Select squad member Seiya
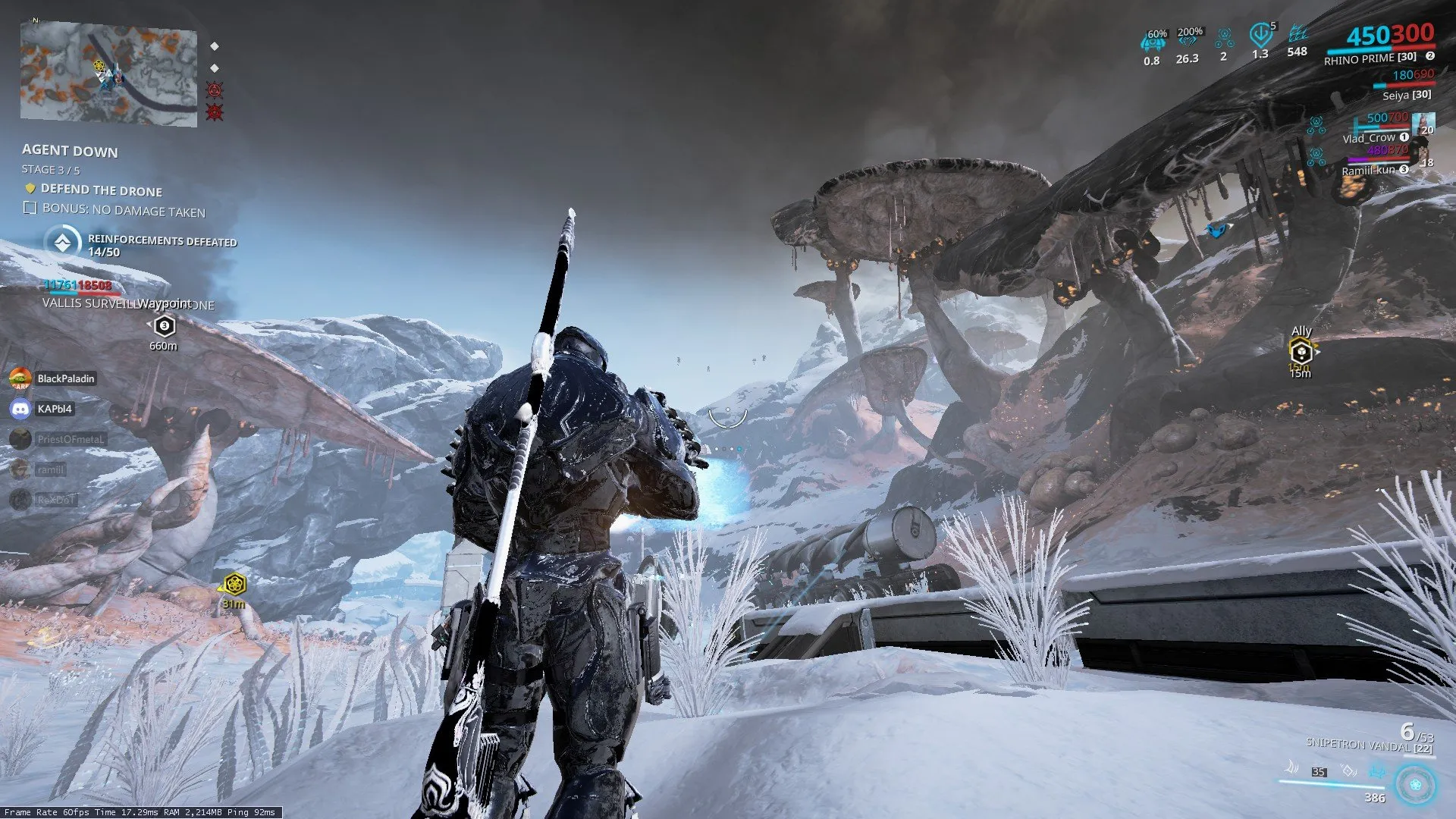The height and width of the screenshot is (819, 1456). coord(1406,95)
